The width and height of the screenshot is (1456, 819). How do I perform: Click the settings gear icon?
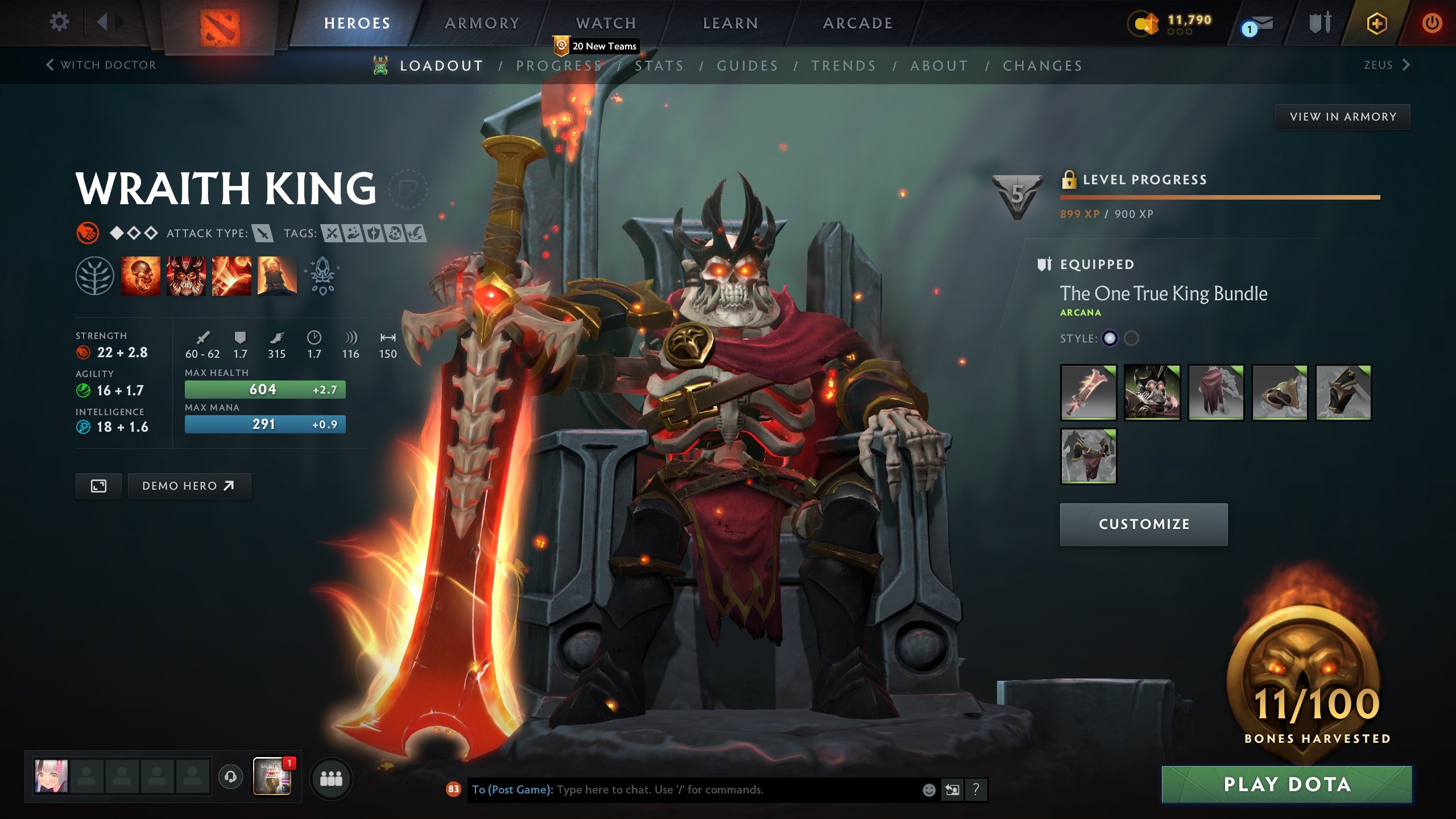58,20
